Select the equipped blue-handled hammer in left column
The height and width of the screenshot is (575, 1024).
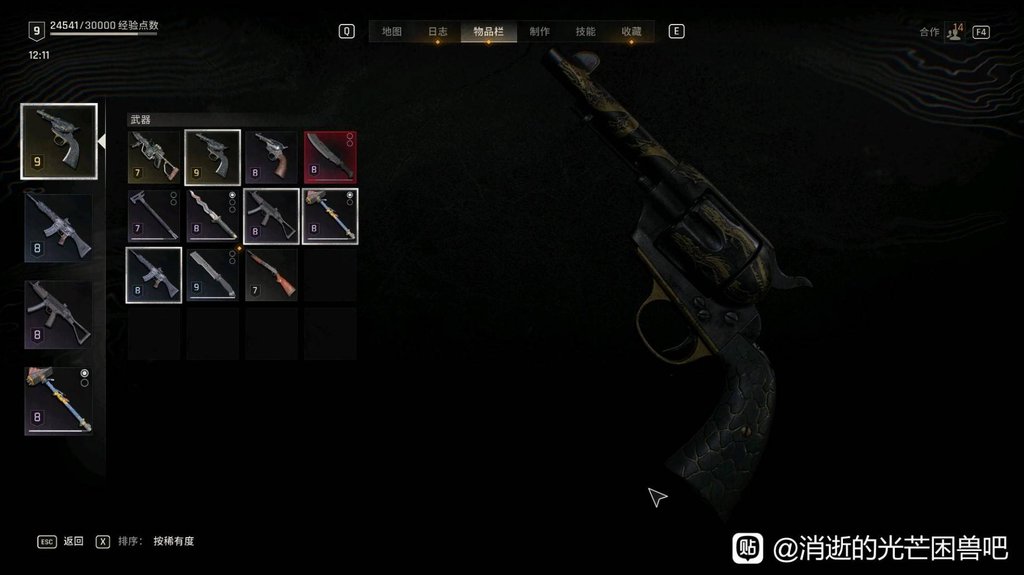point(59,401)
